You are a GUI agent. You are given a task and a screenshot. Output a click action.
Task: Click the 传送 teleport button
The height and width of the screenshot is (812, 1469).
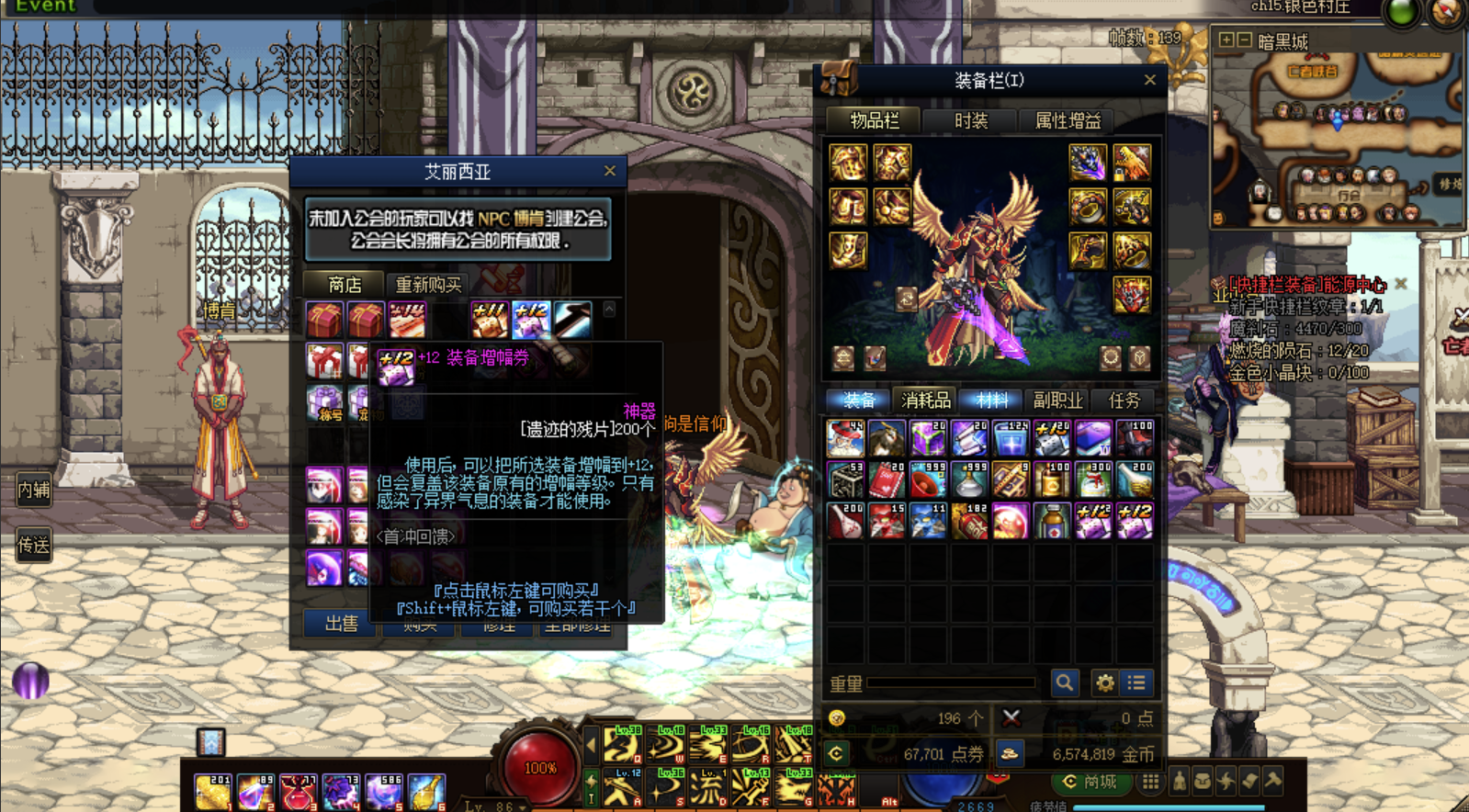tap(33, 546)
